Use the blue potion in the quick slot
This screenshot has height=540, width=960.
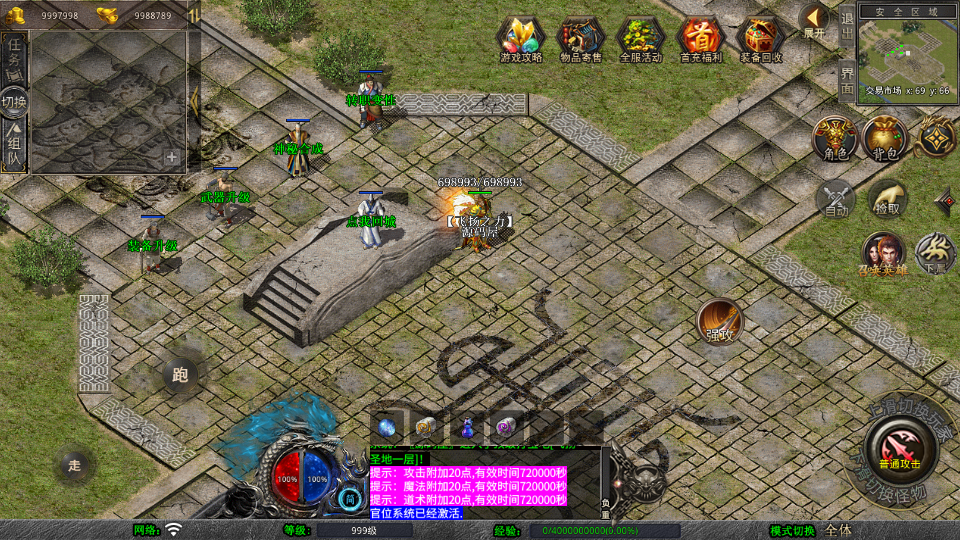[x=467, y=426]
